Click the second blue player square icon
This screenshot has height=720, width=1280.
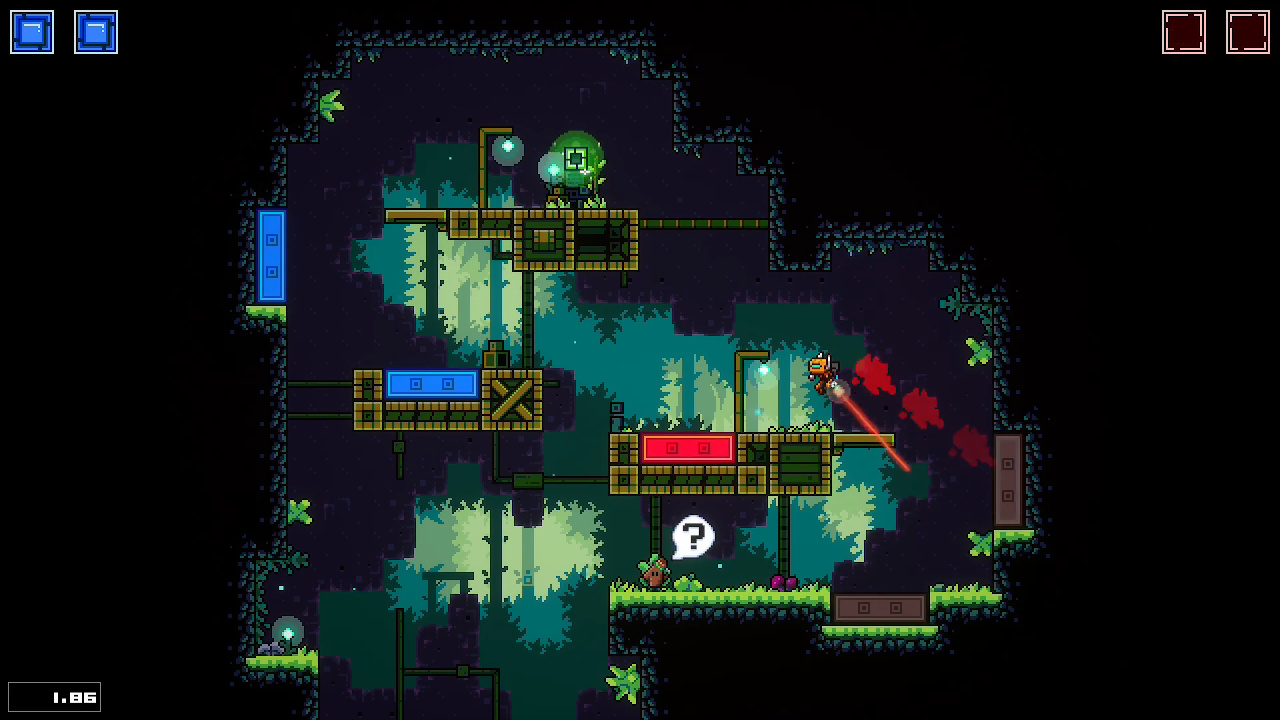pyautogui.click(x=95, y=31)
